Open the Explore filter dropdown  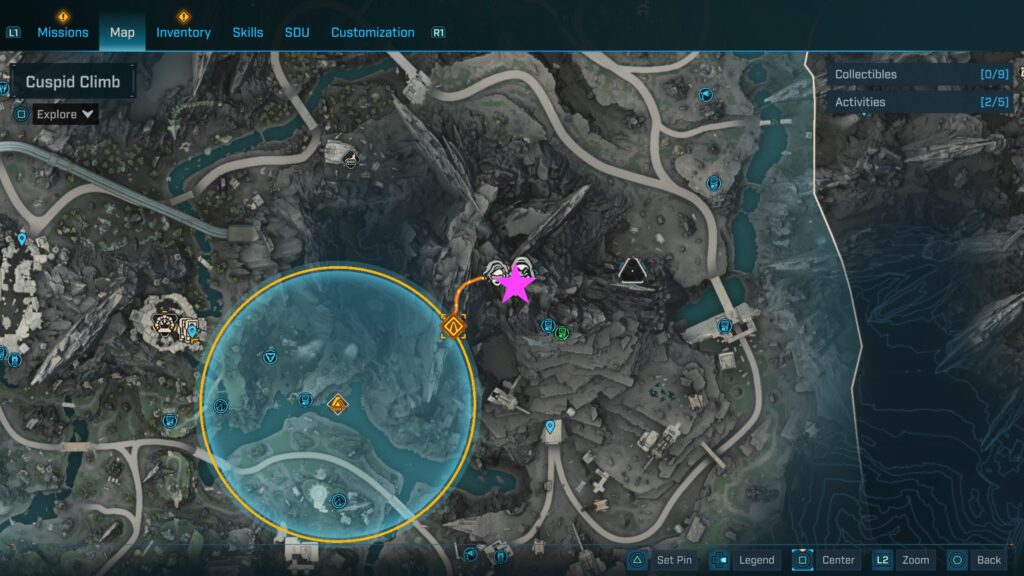pos(65,114)
